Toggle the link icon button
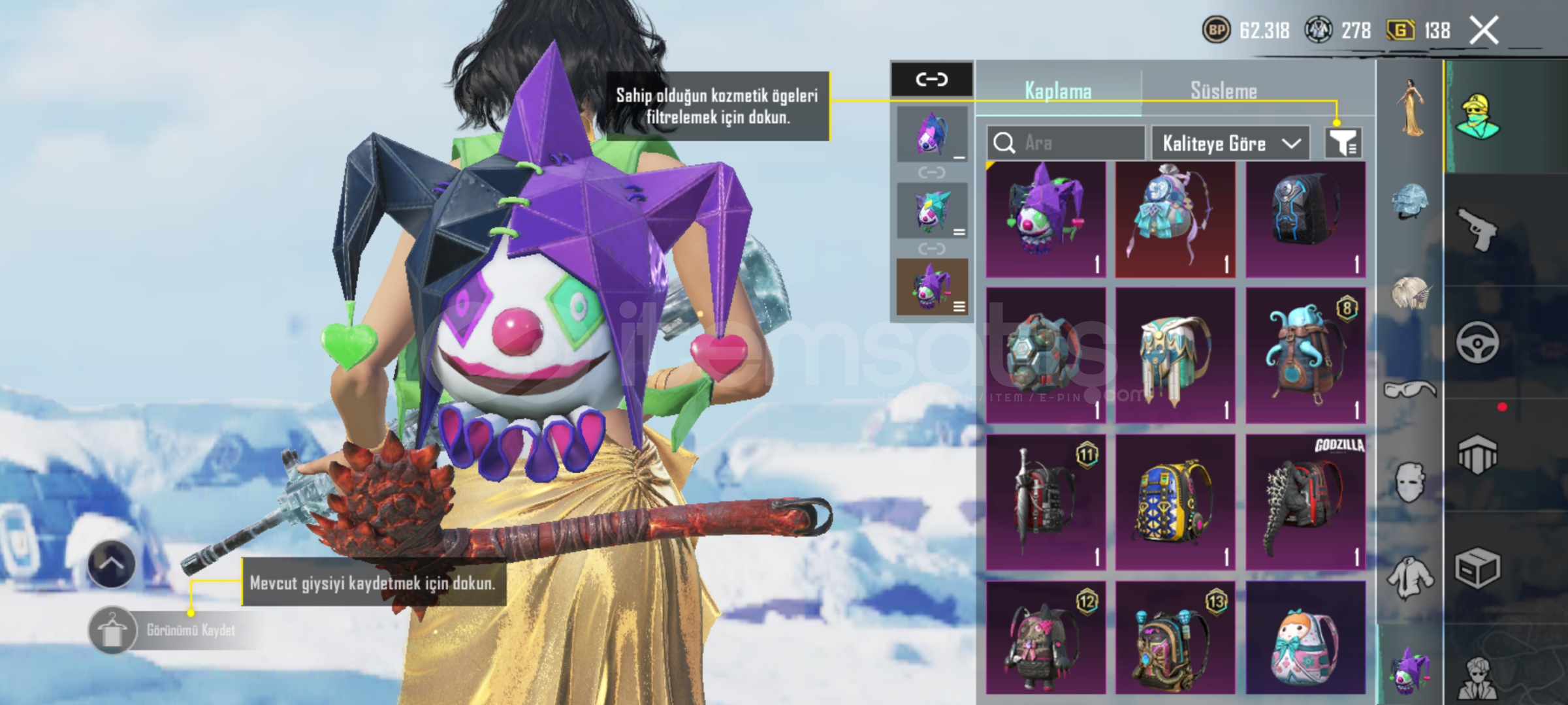Viewport: 1568px width, 705px height. pyautogui.click(x=931, y=80)
